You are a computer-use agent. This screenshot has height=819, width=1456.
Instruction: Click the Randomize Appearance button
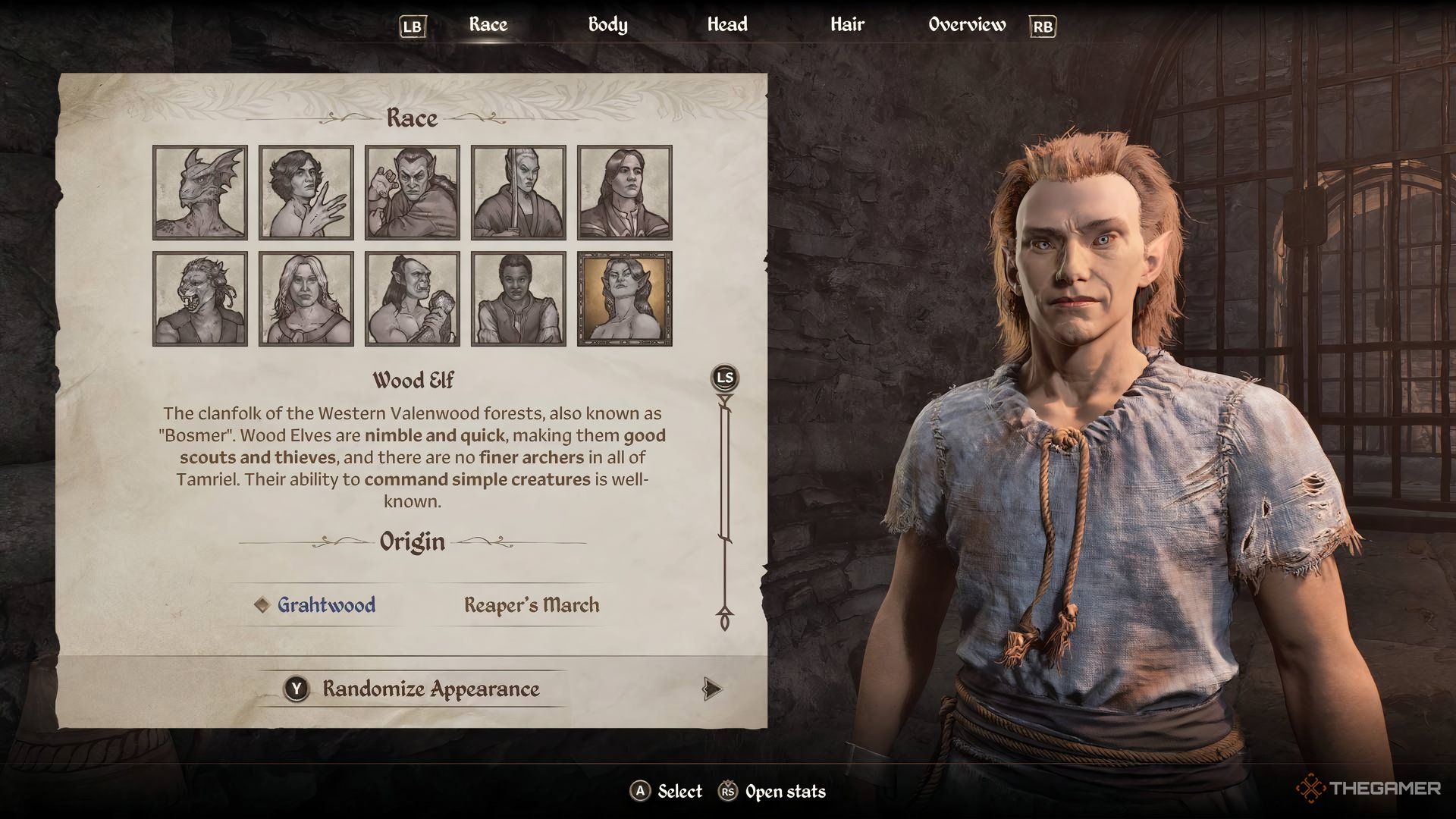(430, 689)
